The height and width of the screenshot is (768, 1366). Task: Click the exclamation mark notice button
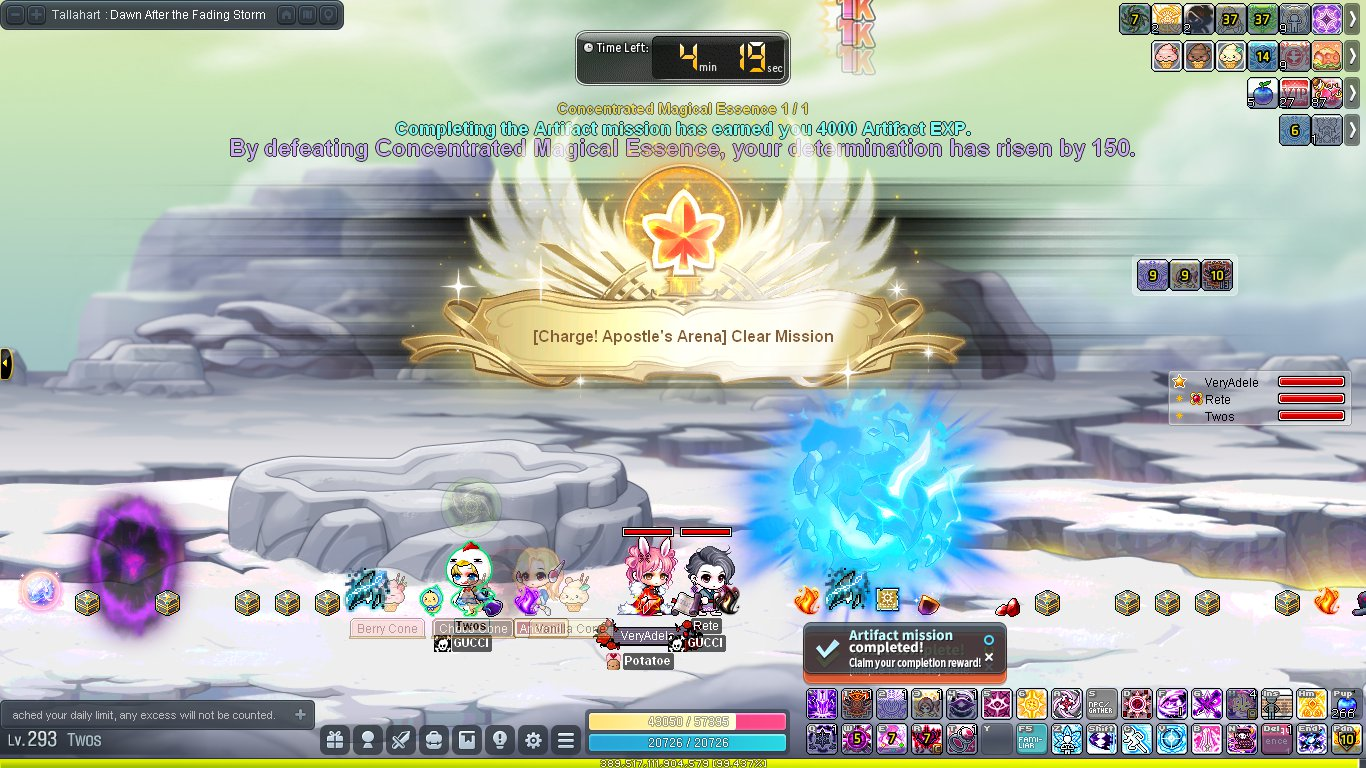pos(500,740)
